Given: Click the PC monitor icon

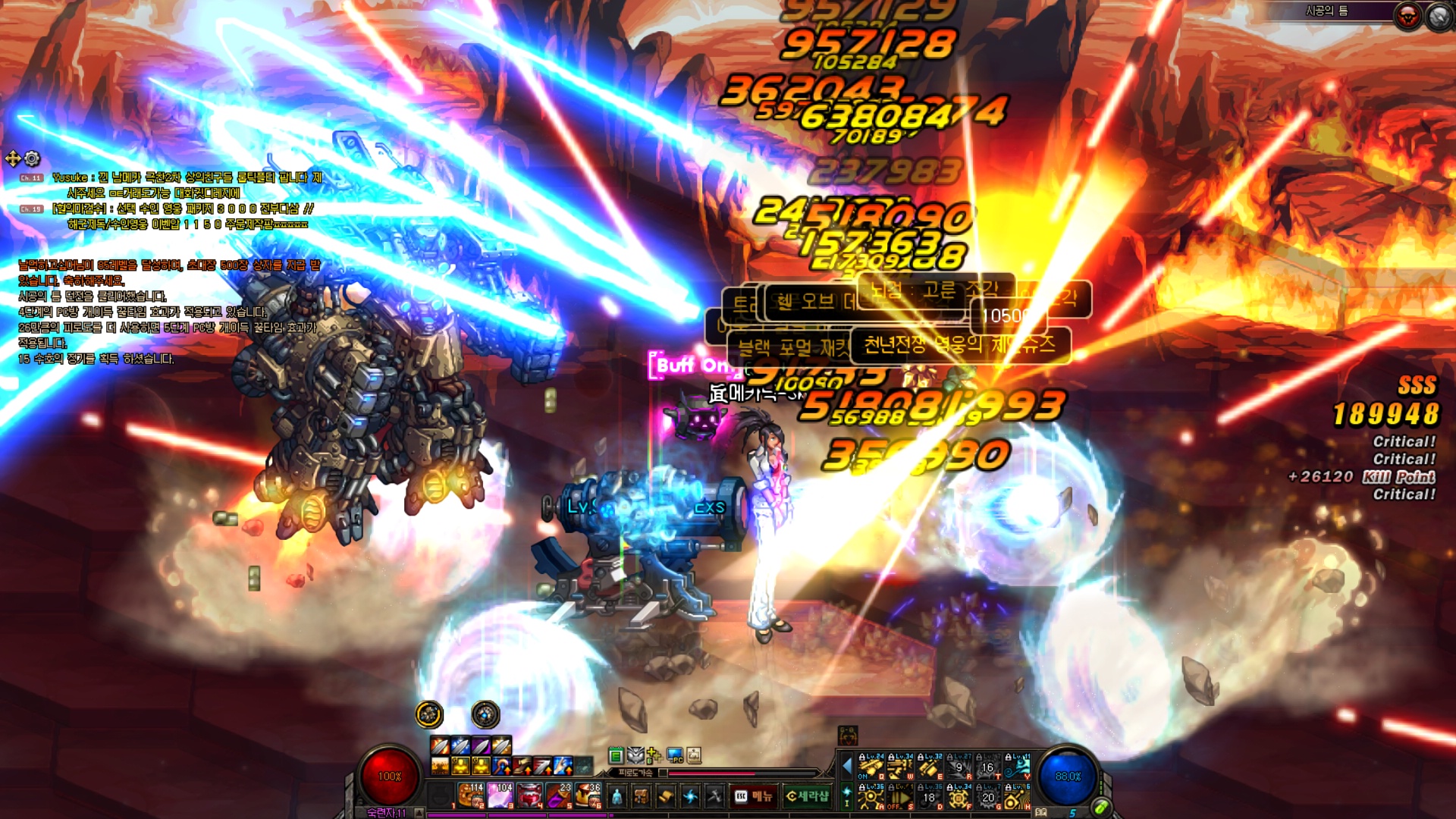Looking at the screenshot, I should [674, 755].
